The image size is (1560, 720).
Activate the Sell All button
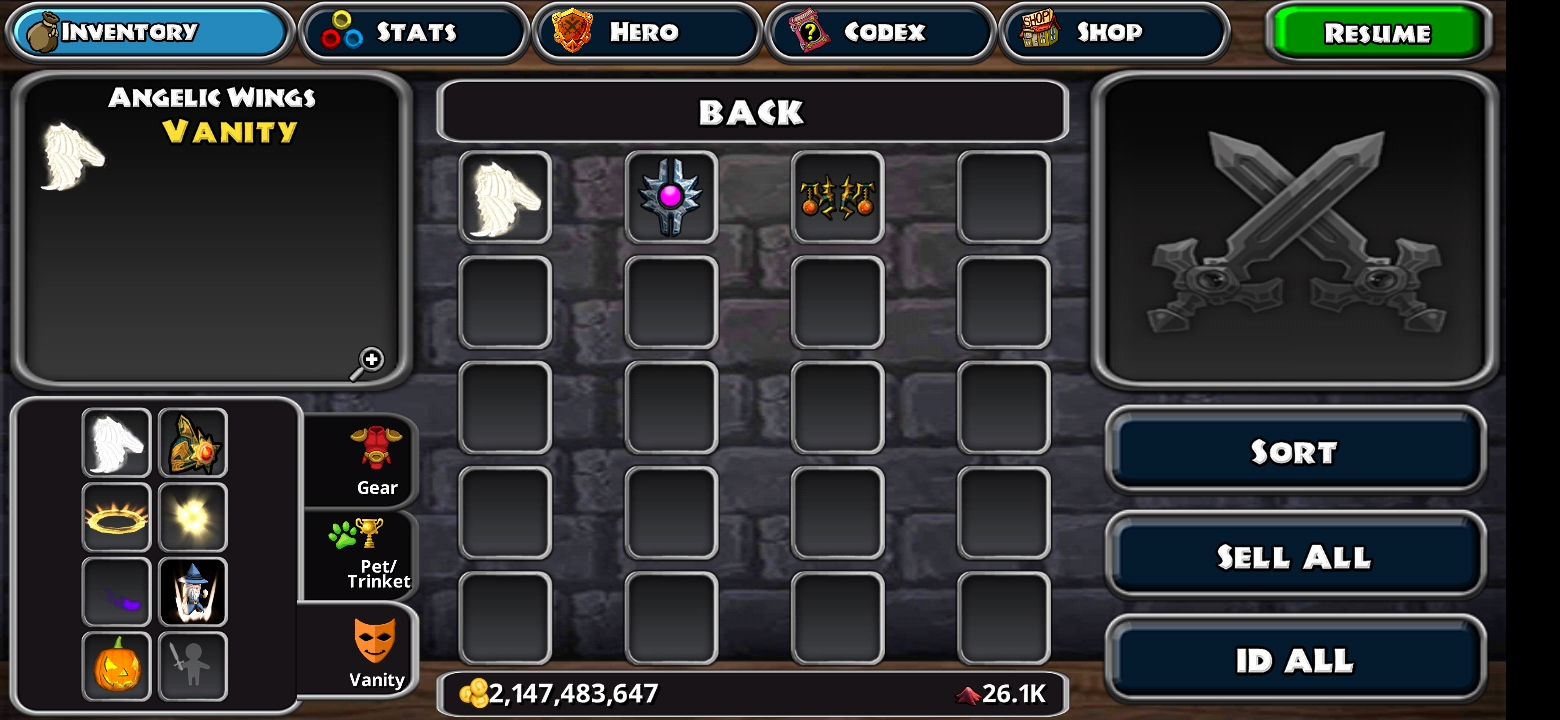pos(1294,556)
